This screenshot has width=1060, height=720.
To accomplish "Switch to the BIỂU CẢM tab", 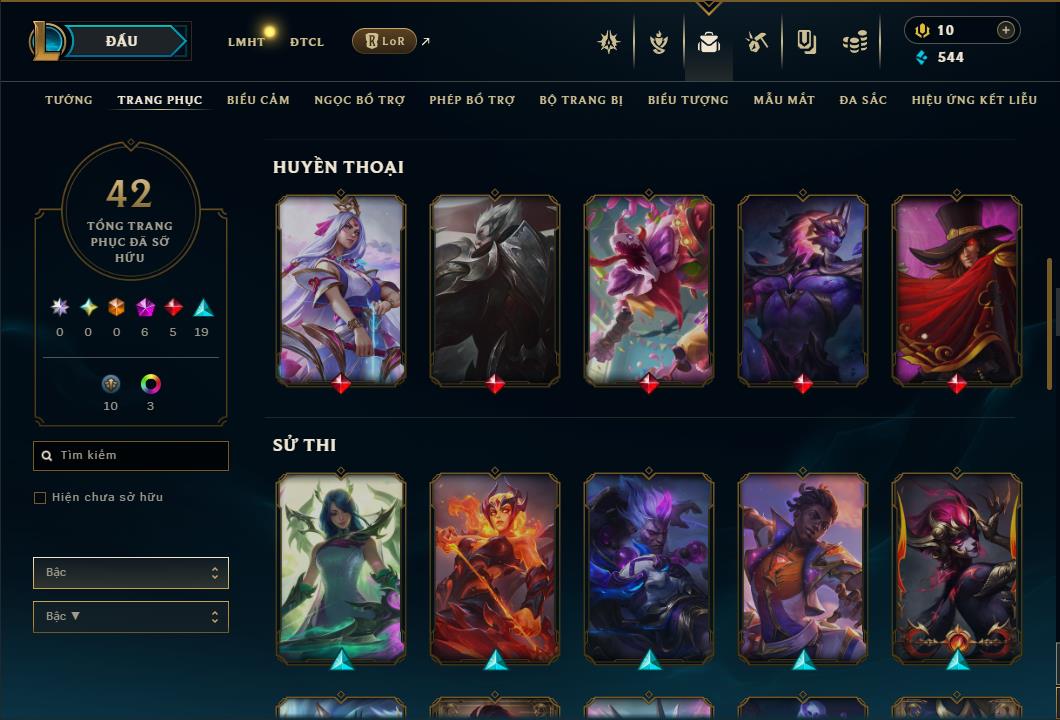I will coord(258,100).
